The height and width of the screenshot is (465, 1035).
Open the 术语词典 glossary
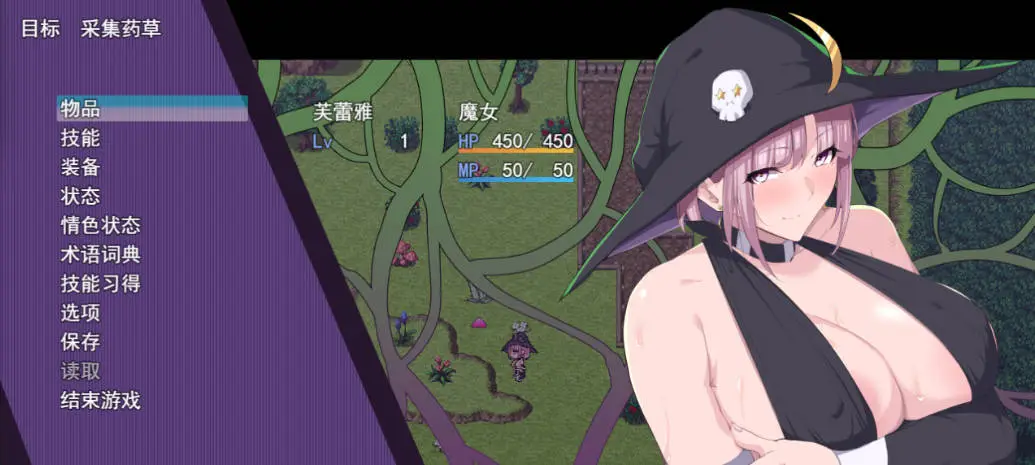click(x=100, y=255)
